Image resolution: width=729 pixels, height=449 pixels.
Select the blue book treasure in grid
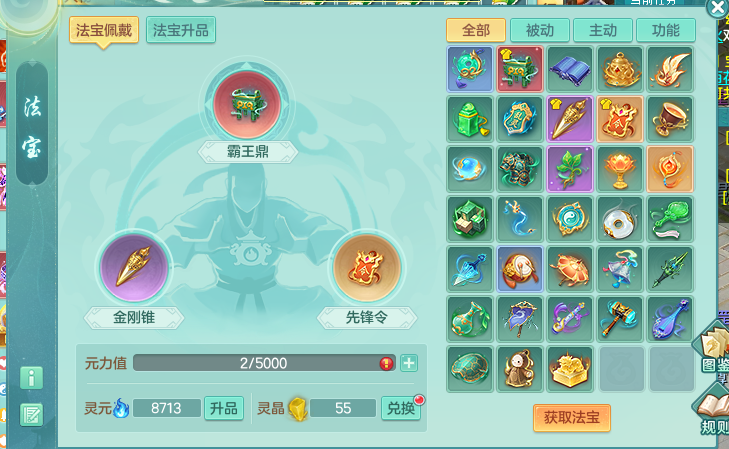(x=570, y=67)
